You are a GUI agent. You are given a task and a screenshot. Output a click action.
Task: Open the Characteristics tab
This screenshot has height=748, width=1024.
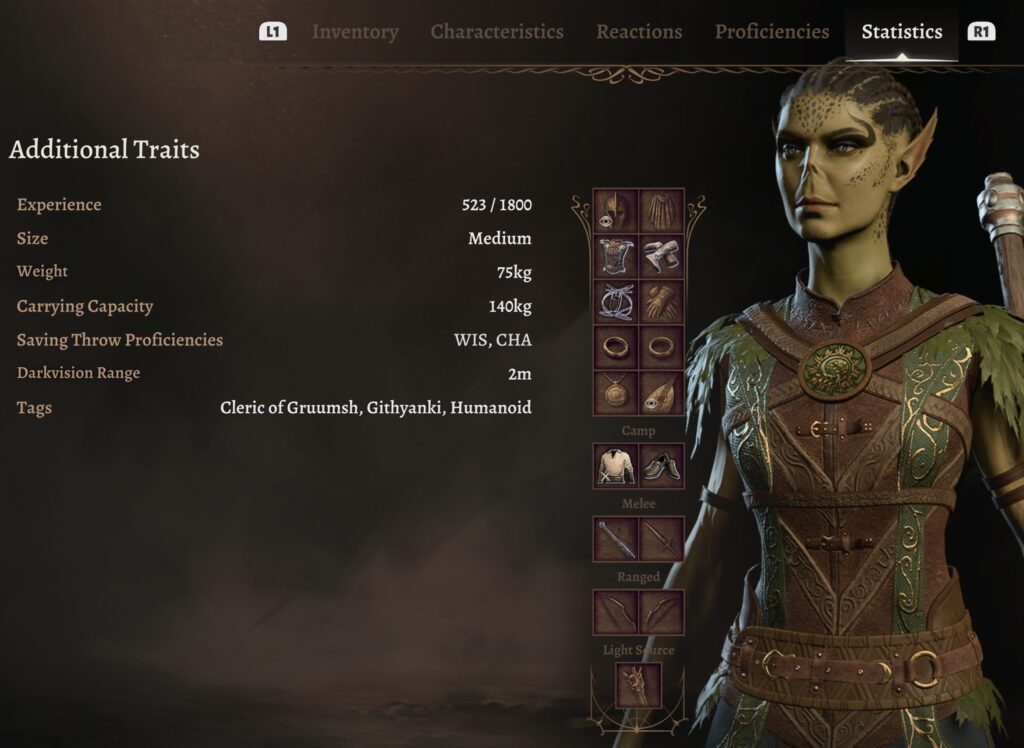click(x=497, y=32)
